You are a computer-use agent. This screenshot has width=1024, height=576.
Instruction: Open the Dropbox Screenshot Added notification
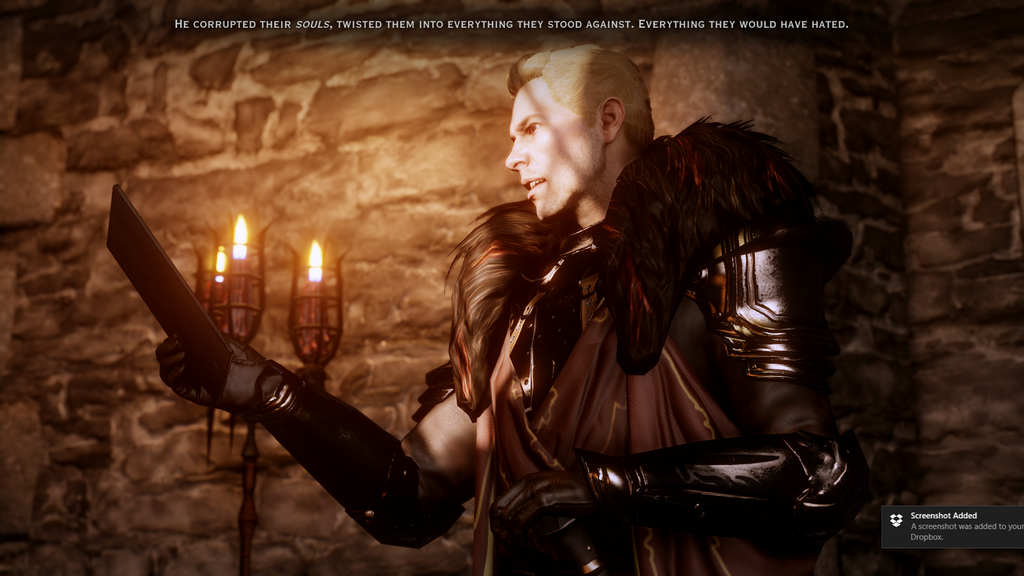[x=955, y=526]
